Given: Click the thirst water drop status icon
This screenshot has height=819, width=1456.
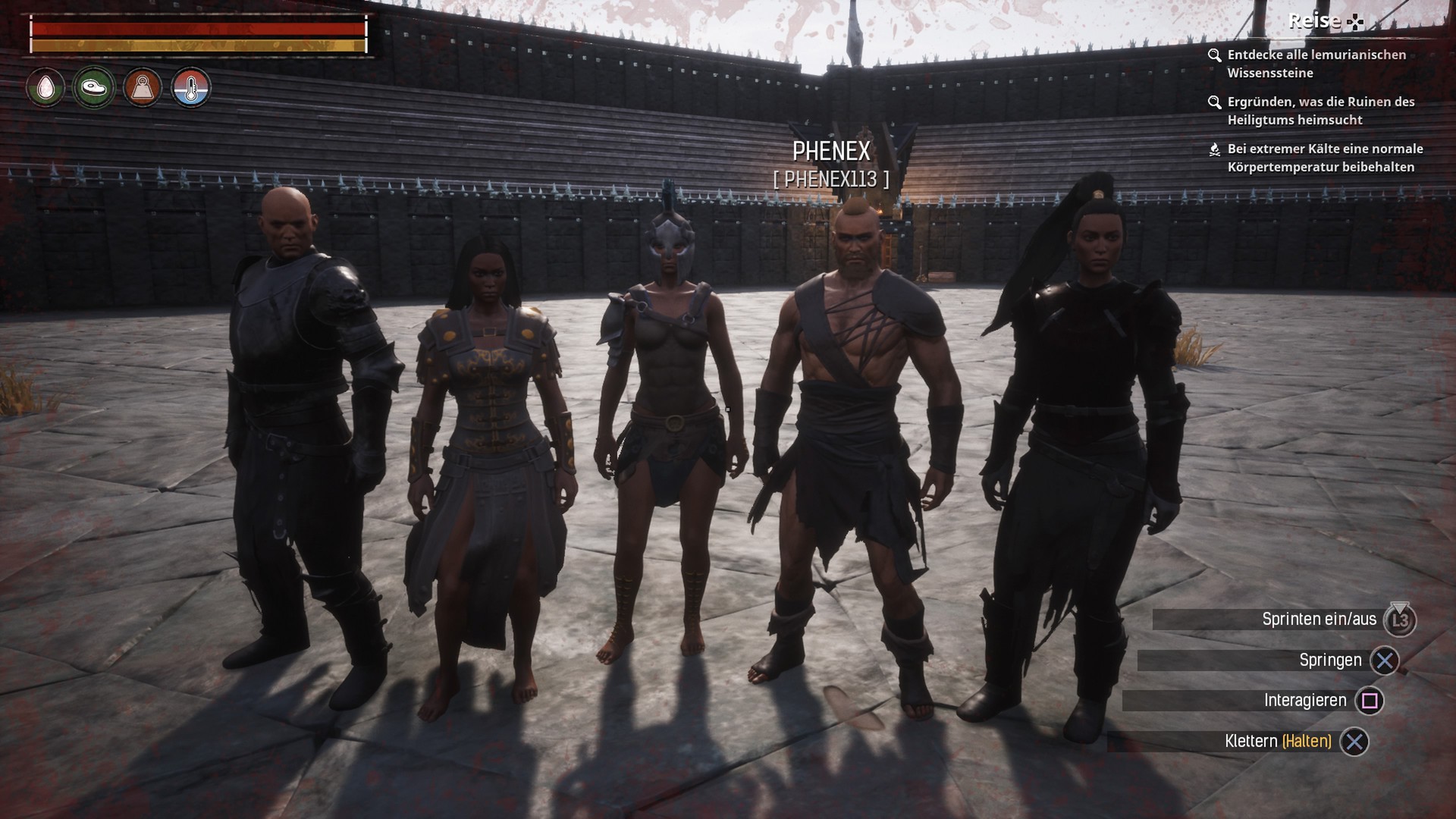Looking at the screenshot, I should [45, 88].
